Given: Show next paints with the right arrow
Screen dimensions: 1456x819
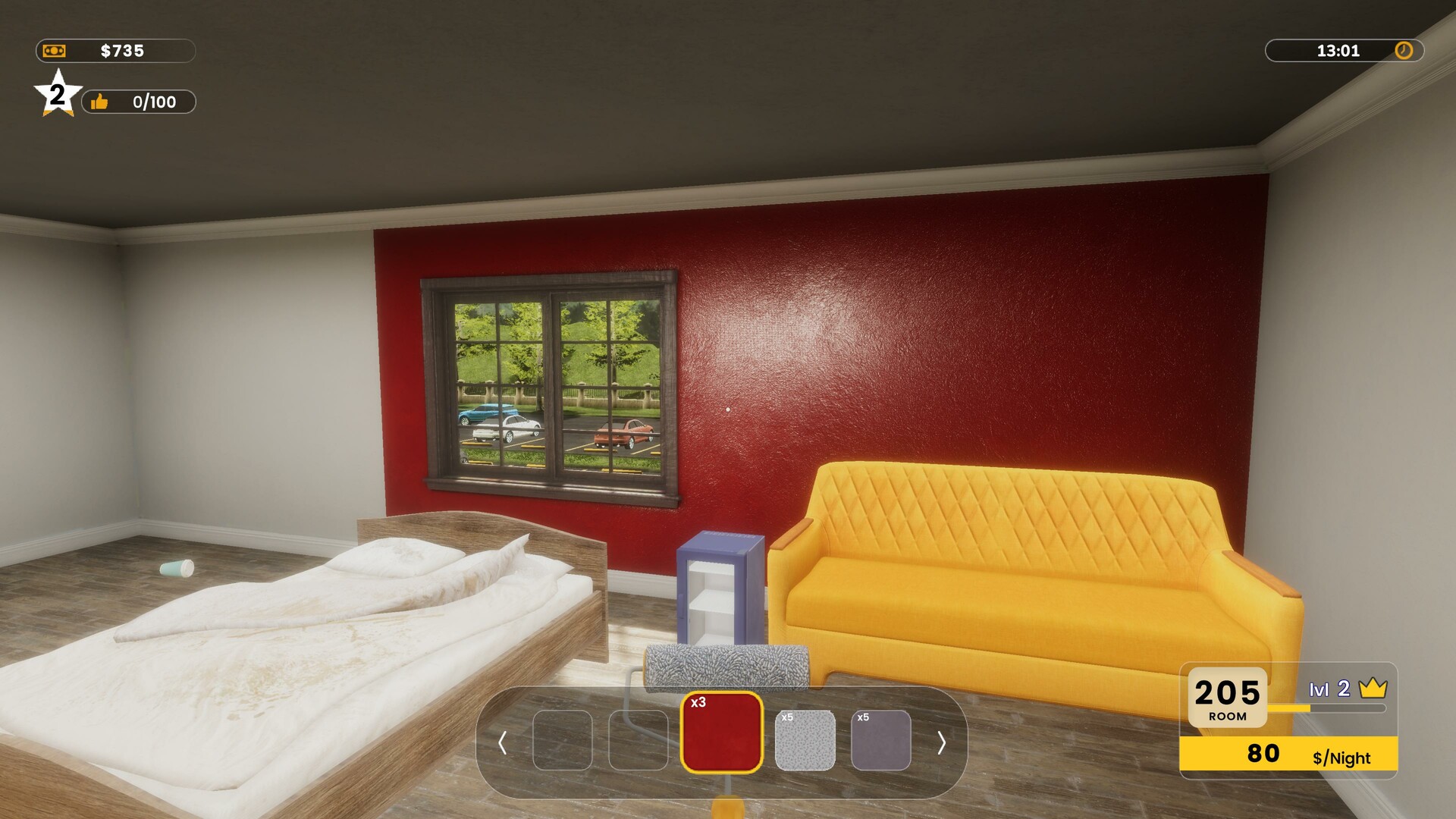Looking at the screenshot, I should [941, 742].
